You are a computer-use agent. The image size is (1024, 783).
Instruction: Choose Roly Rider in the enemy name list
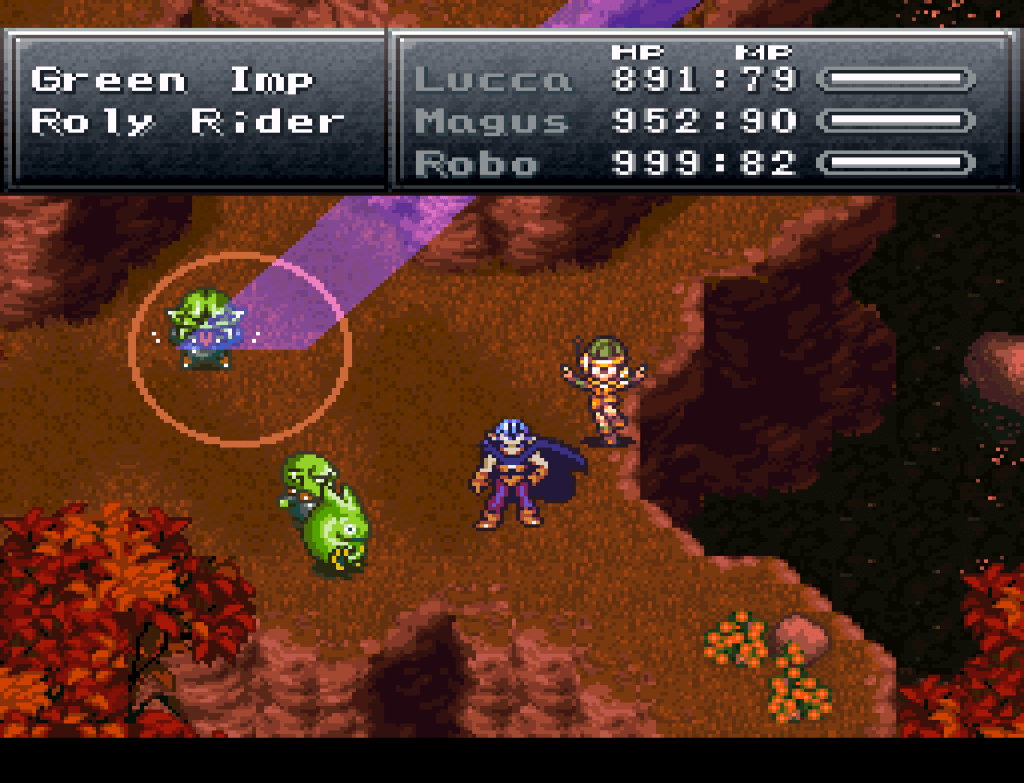click(188, 122)
